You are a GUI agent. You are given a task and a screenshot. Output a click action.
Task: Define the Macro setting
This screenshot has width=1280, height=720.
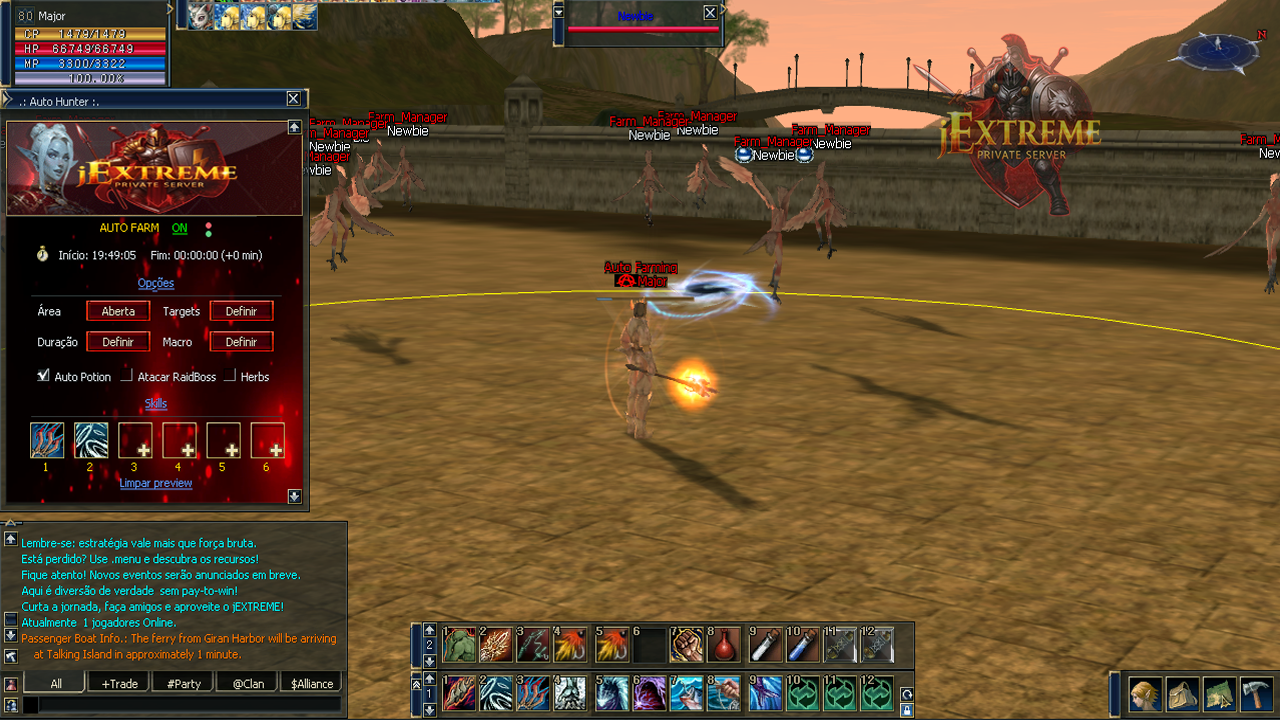241,342
